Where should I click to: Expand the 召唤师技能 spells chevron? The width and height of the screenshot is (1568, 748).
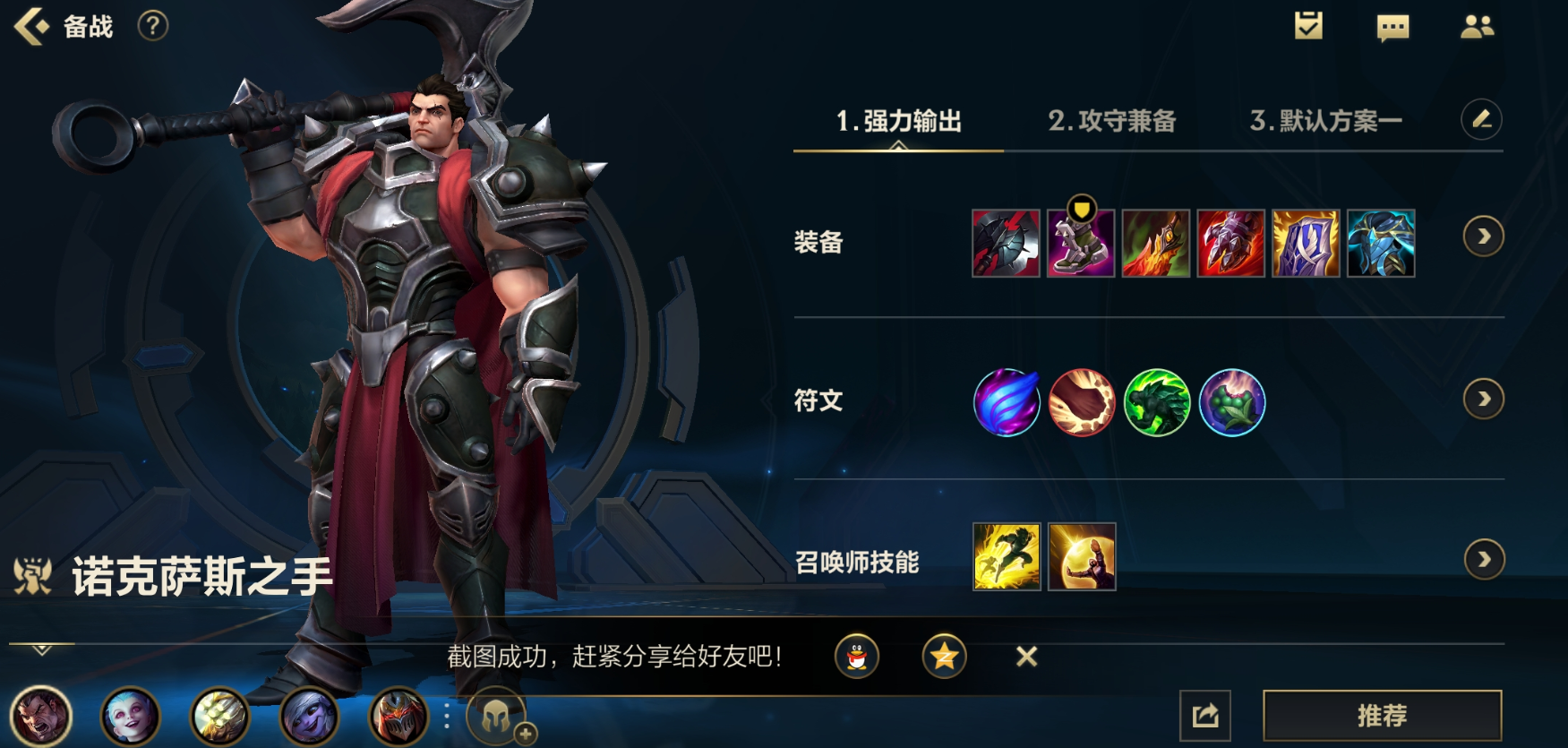point(1486,557)
